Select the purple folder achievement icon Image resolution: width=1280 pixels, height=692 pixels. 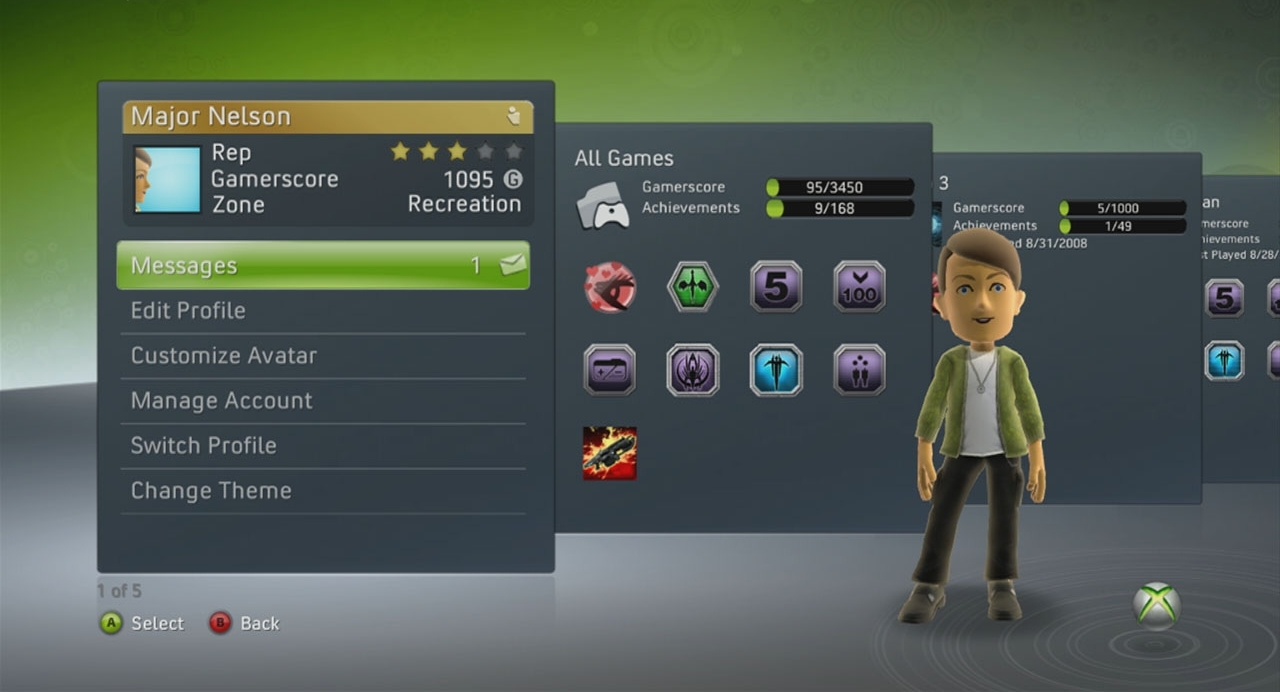[x=610, y=370]
